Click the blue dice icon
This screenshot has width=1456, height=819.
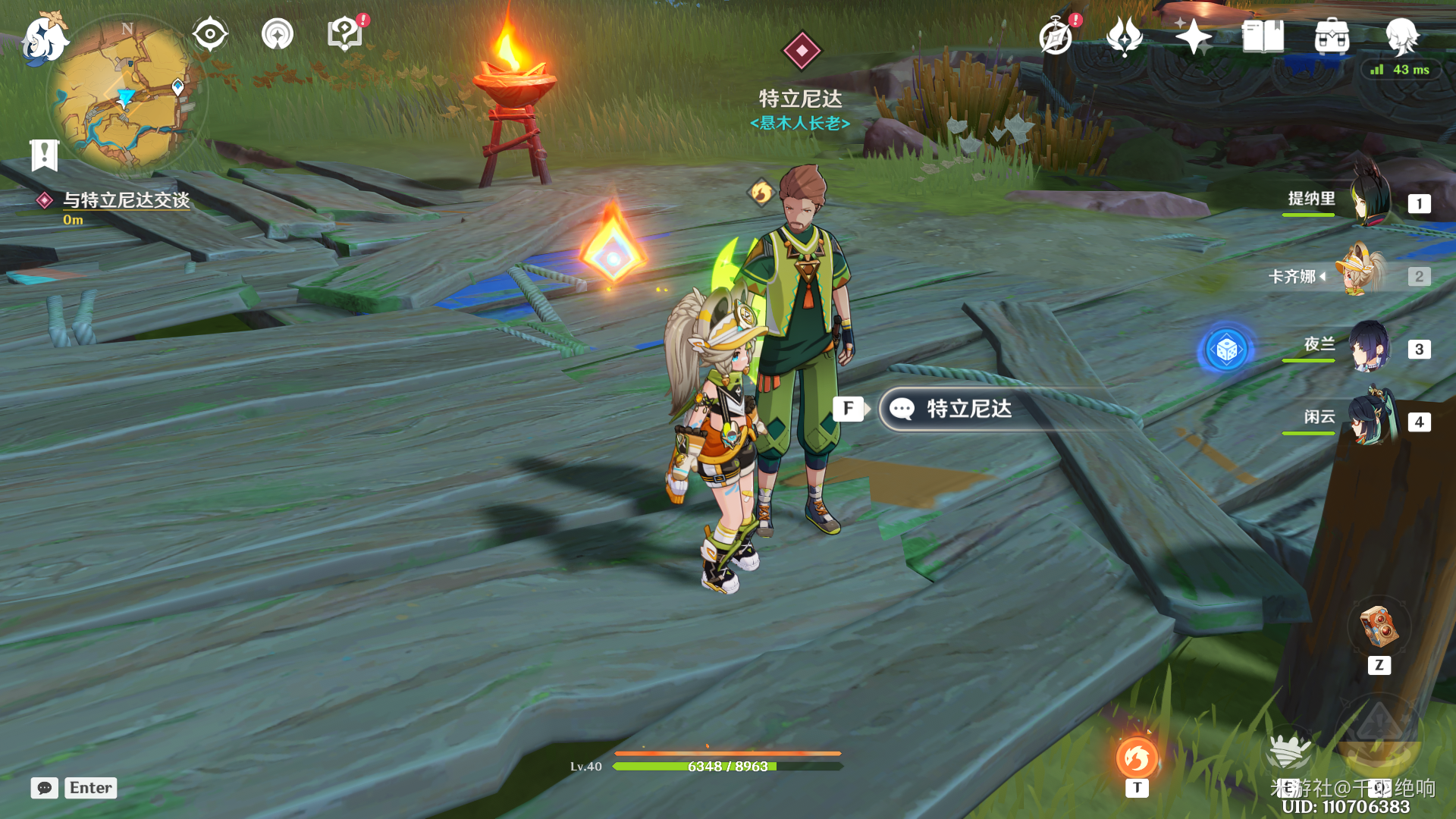coord(1225,350)
